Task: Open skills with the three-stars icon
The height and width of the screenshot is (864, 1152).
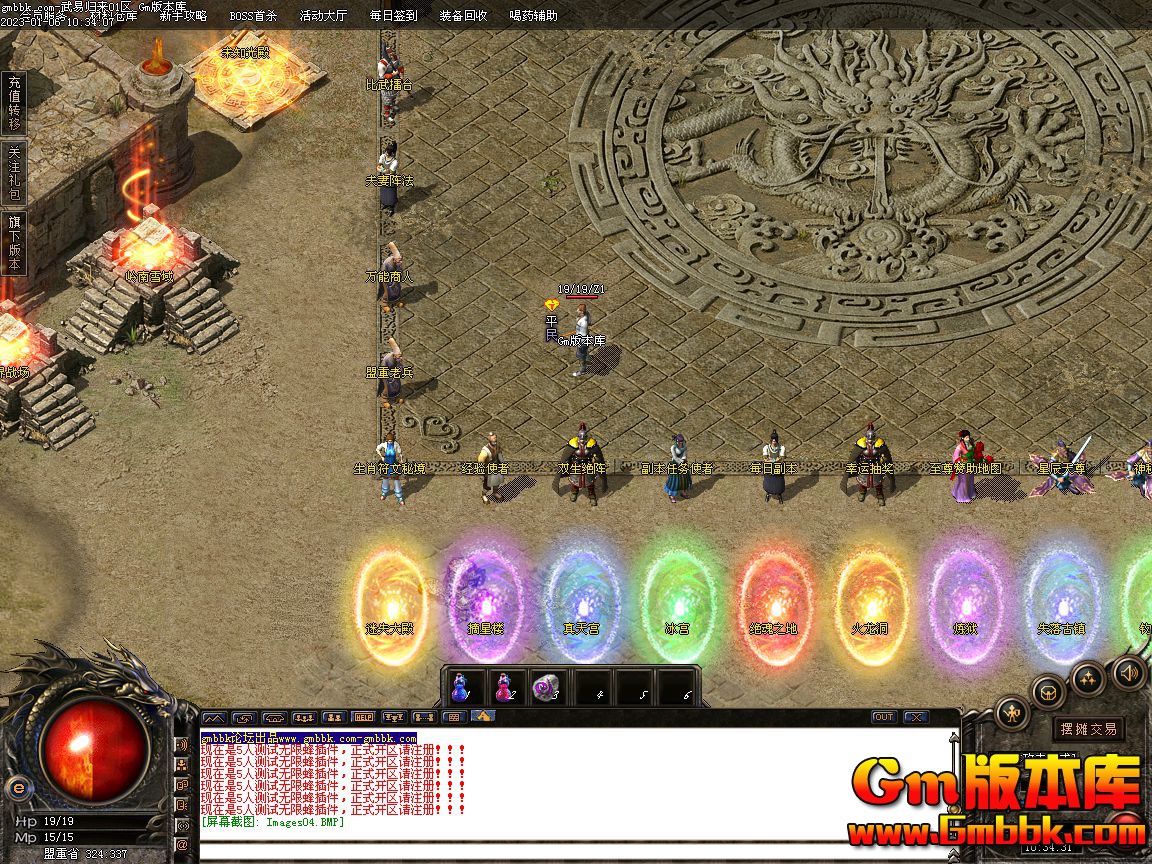Action: 1088,678
